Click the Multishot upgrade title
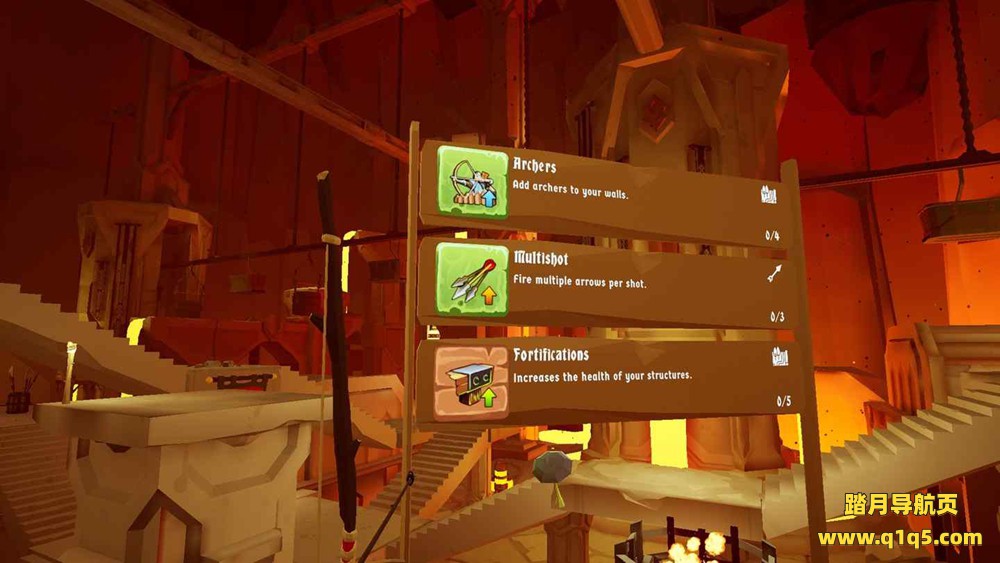This screenshot has height=563, width=1000. point(541,260)
